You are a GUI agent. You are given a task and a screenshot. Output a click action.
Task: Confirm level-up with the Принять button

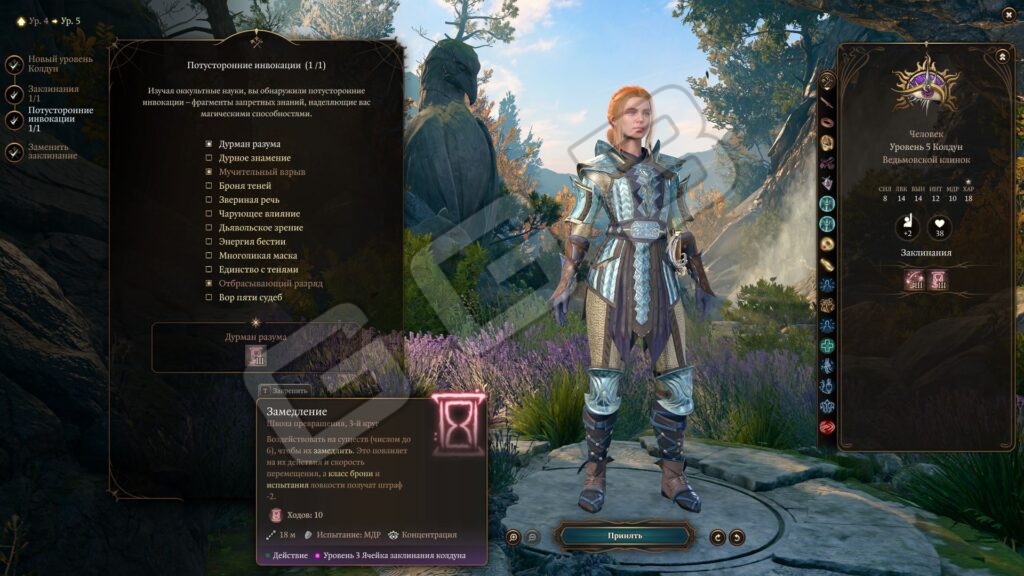pyautogui.click(x=624, y=536)
